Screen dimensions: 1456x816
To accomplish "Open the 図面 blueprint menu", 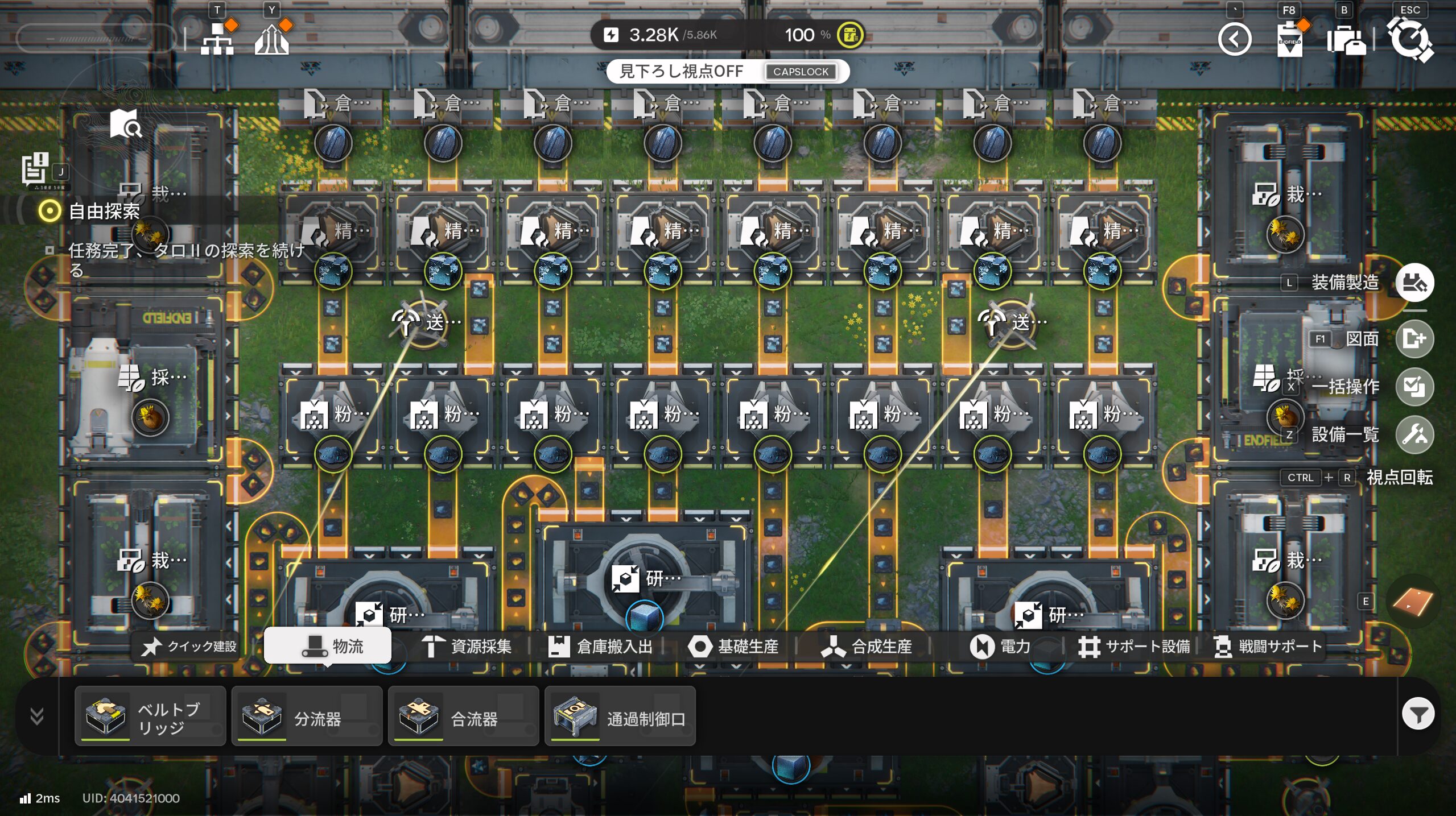I will 1414,339.
